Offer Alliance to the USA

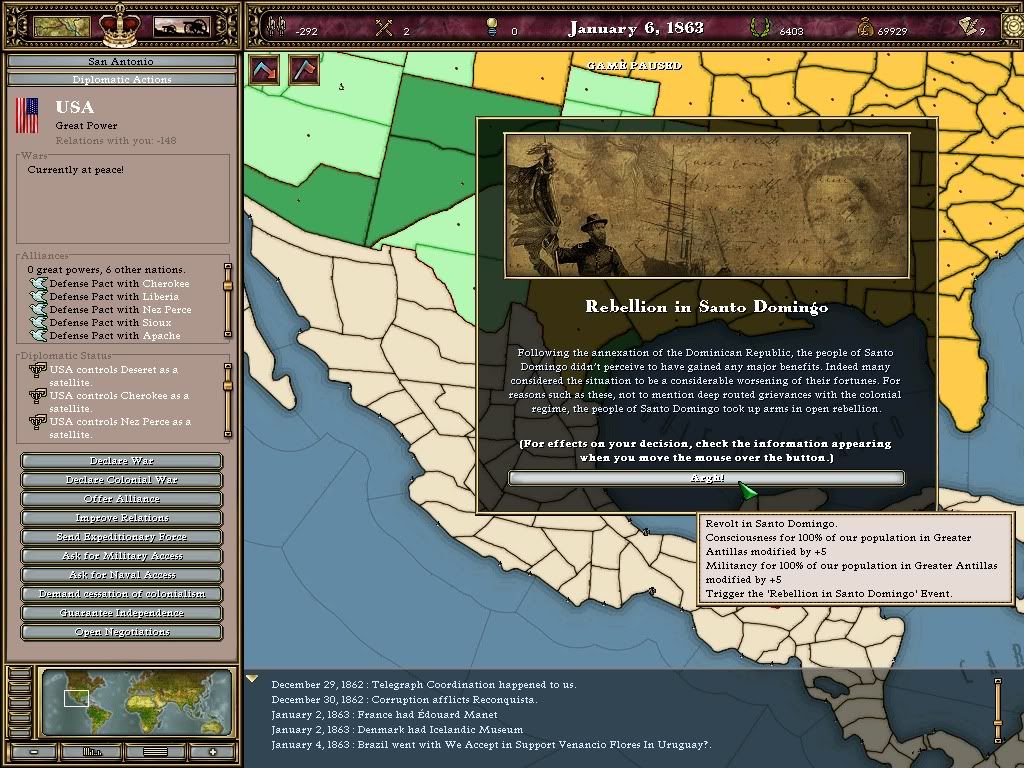coord(122,499)
